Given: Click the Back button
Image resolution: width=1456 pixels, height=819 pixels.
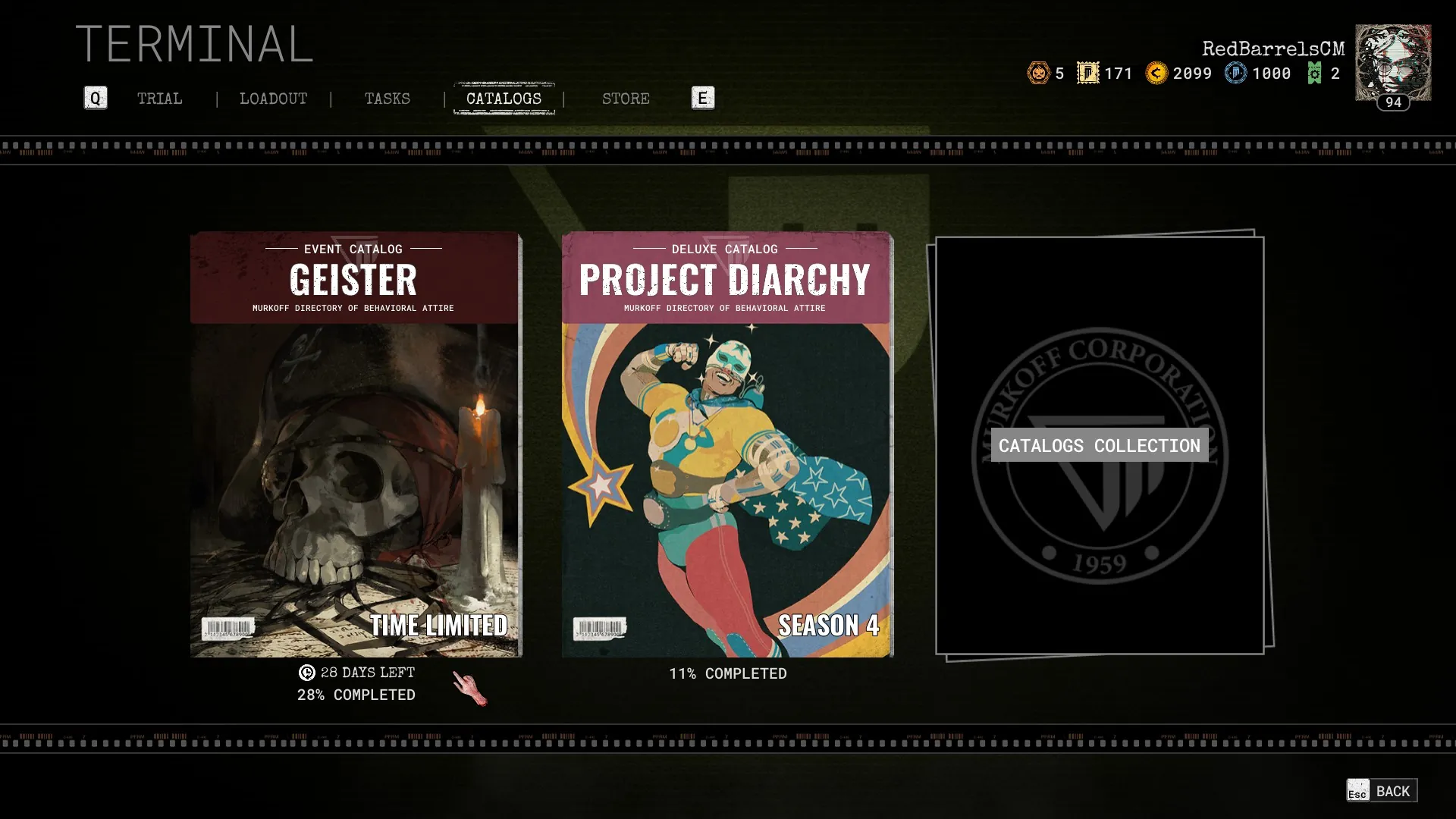Looking at the screenshot, I should (1382, 791).
